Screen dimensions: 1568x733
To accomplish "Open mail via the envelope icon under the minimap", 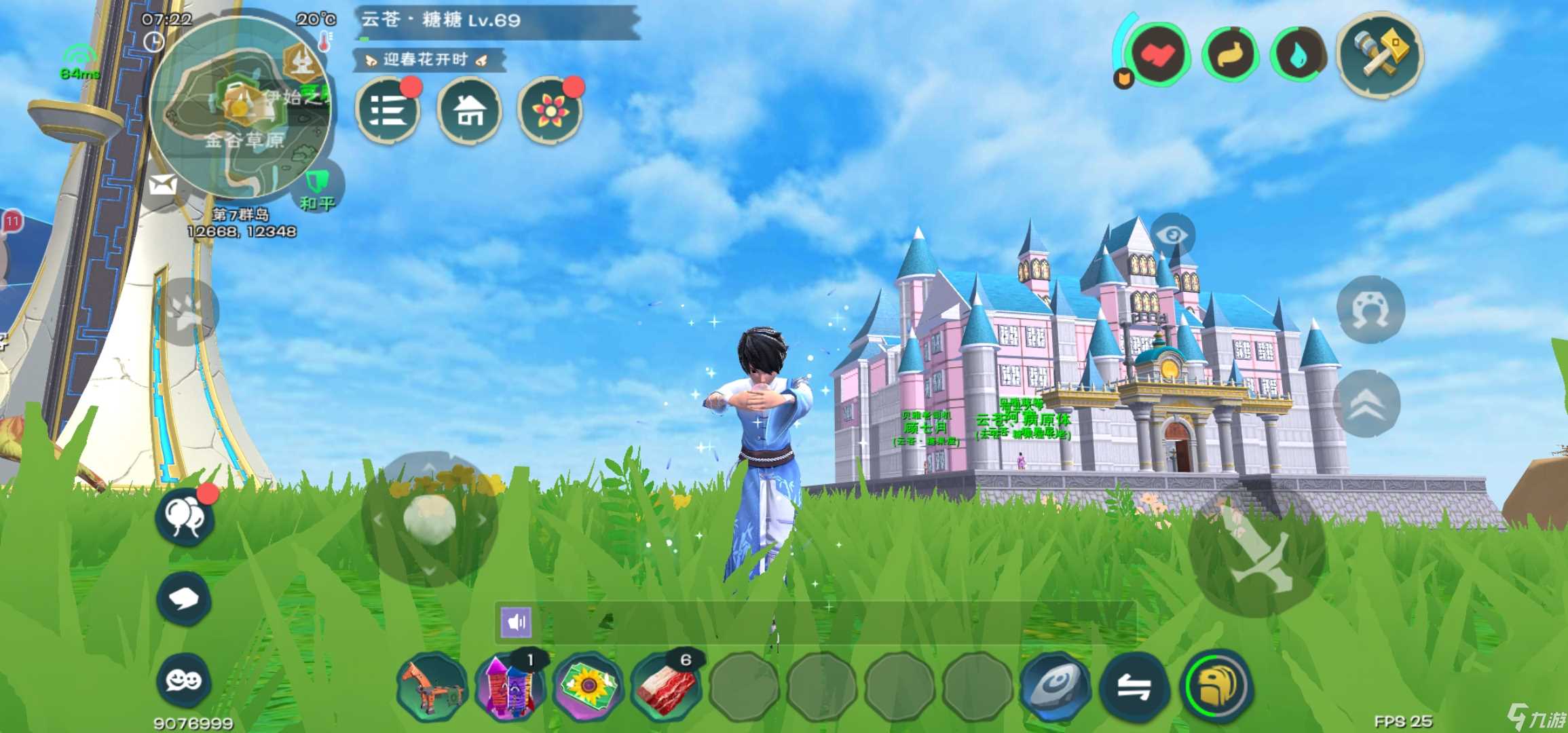I will click(x=162, y=184).
